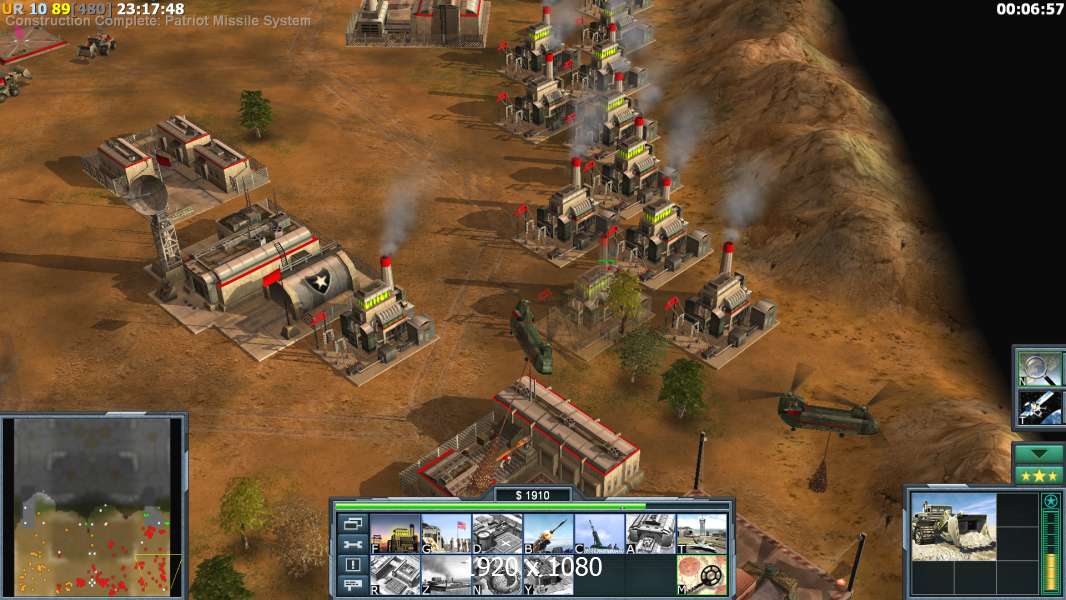
Task: Select the Fire Base build icon
Action: point(599,533)
